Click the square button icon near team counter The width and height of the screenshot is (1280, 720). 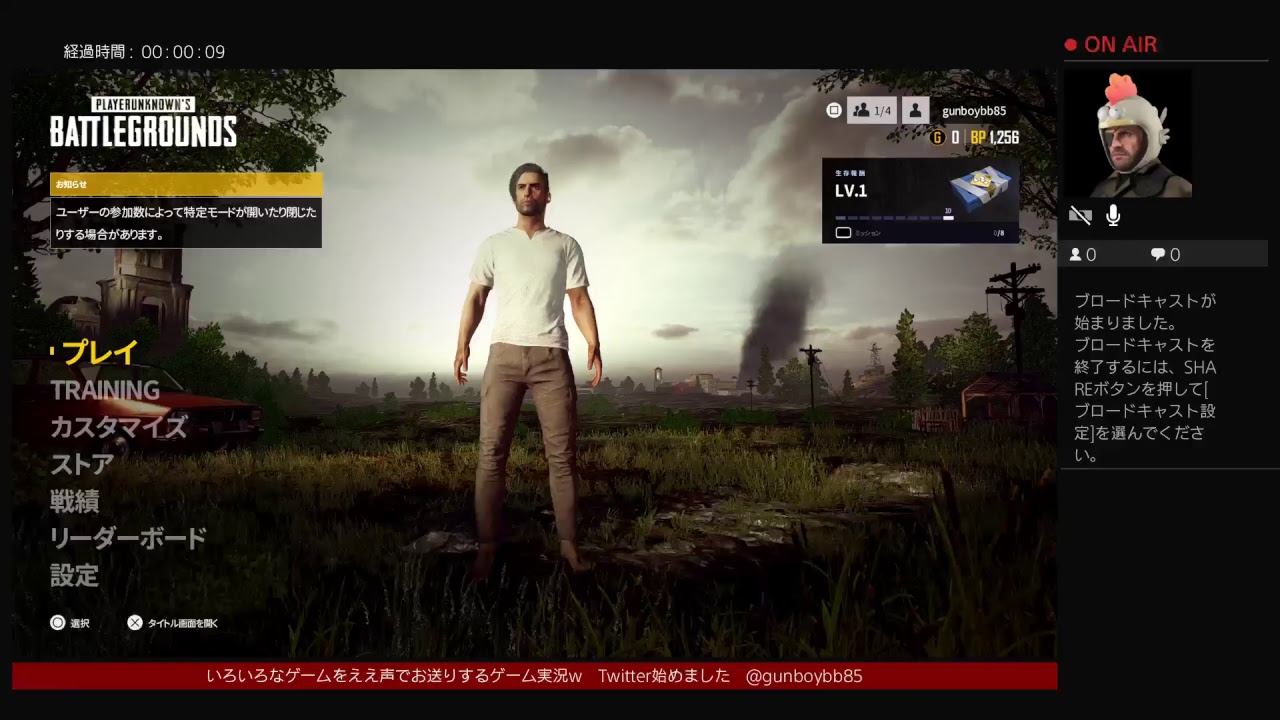(x=833, y=111)
